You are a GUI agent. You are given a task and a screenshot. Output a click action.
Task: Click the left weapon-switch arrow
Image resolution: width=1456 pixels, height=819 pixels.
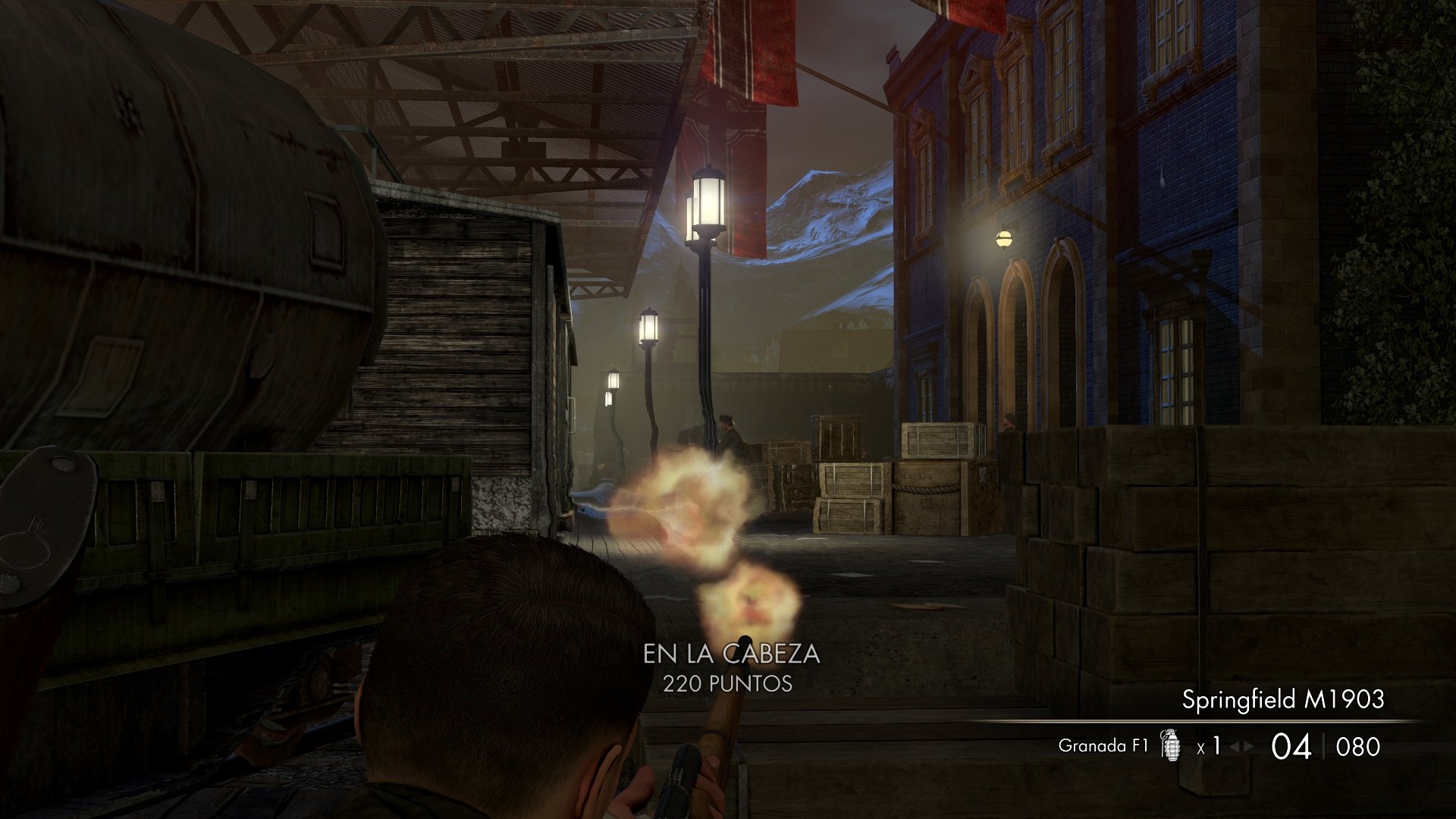pos(1235,745)
